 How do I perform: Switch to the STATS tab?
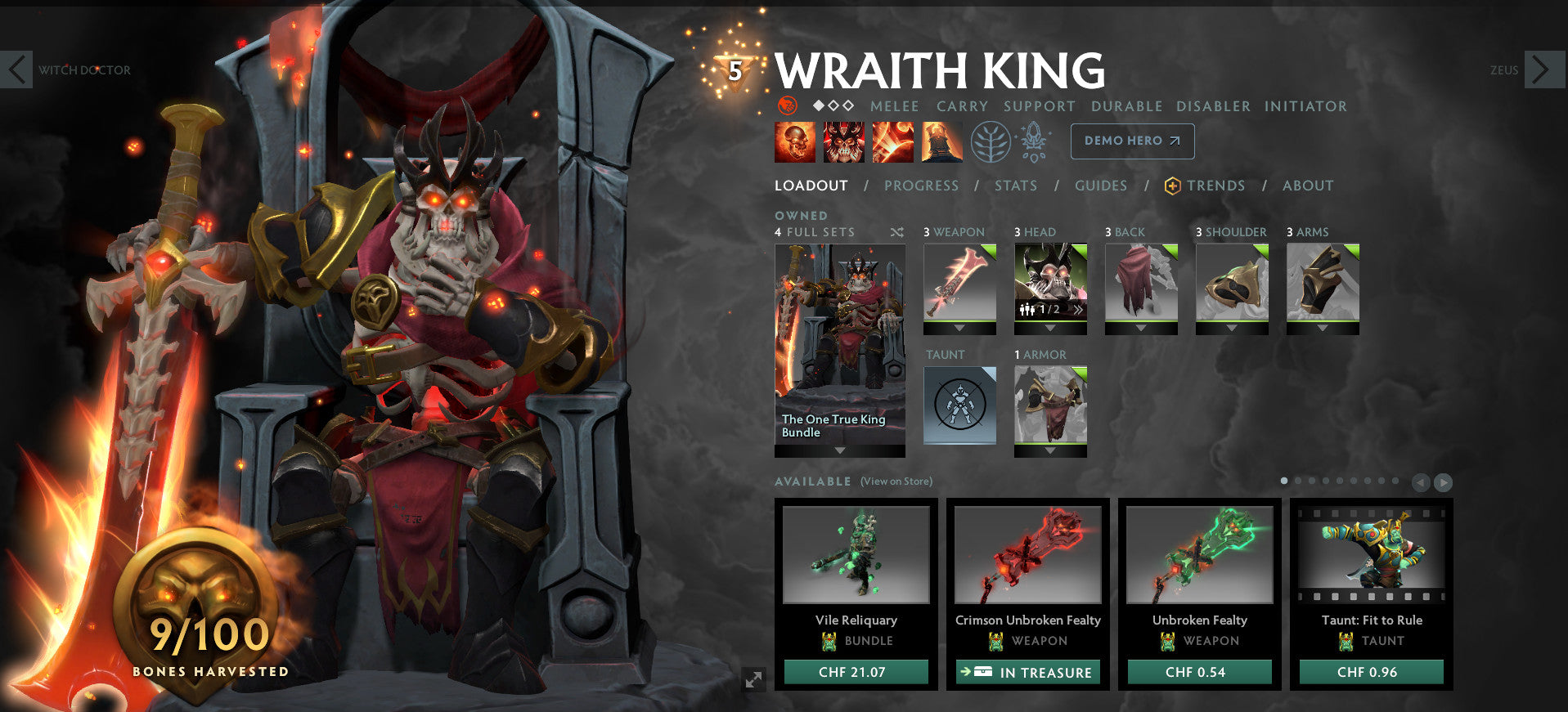pos(1015,186)
